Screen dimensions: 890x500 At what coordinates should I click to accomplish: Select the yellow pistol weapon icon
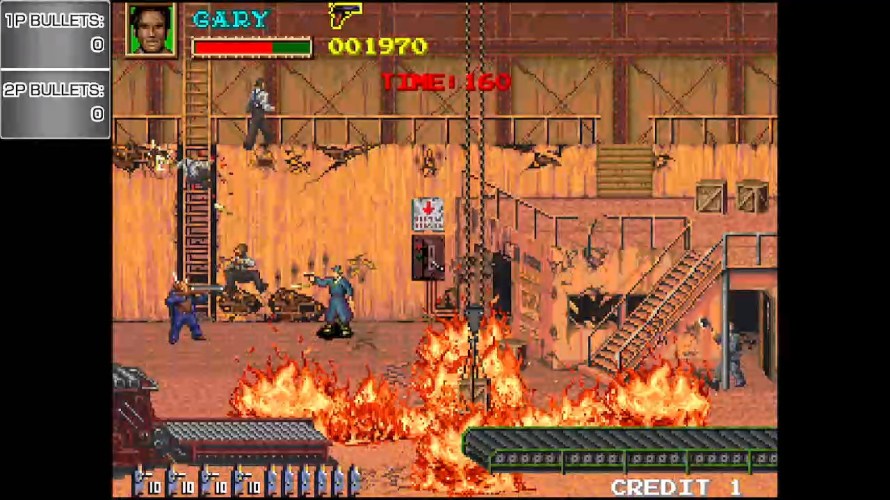click(345, 15)
